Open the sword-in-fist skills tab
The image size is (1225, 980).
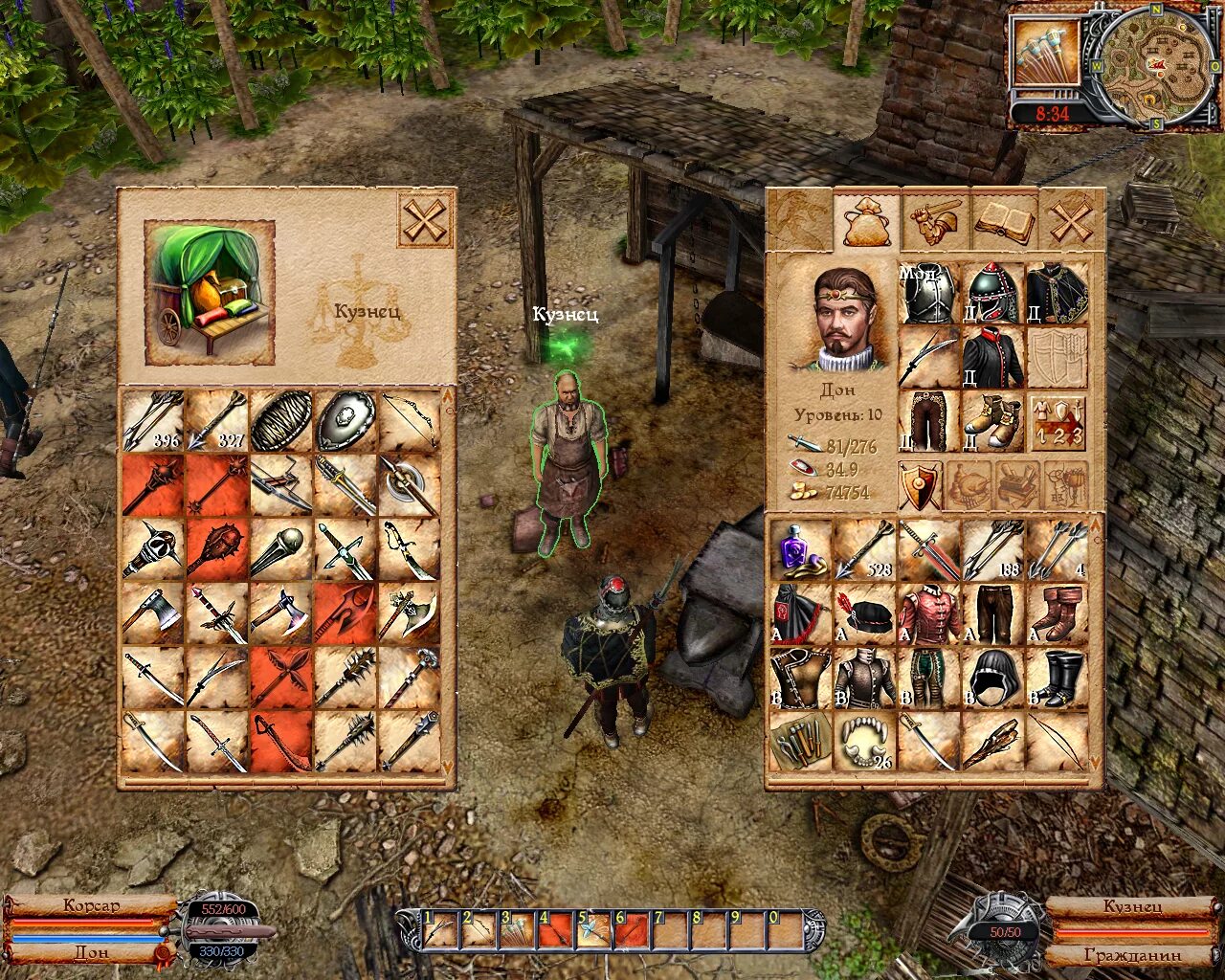[935, 222]
